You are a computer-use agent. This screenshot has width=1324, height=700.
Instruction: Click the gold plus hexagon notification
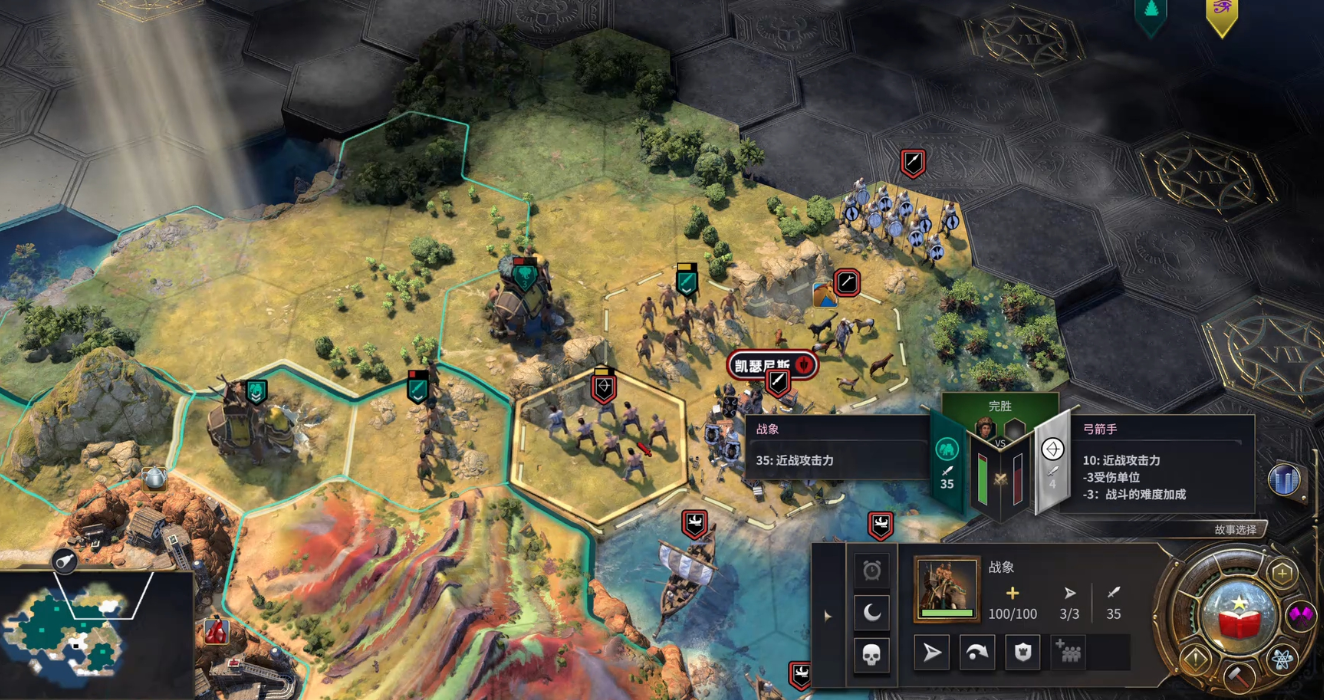point(1282,573)
